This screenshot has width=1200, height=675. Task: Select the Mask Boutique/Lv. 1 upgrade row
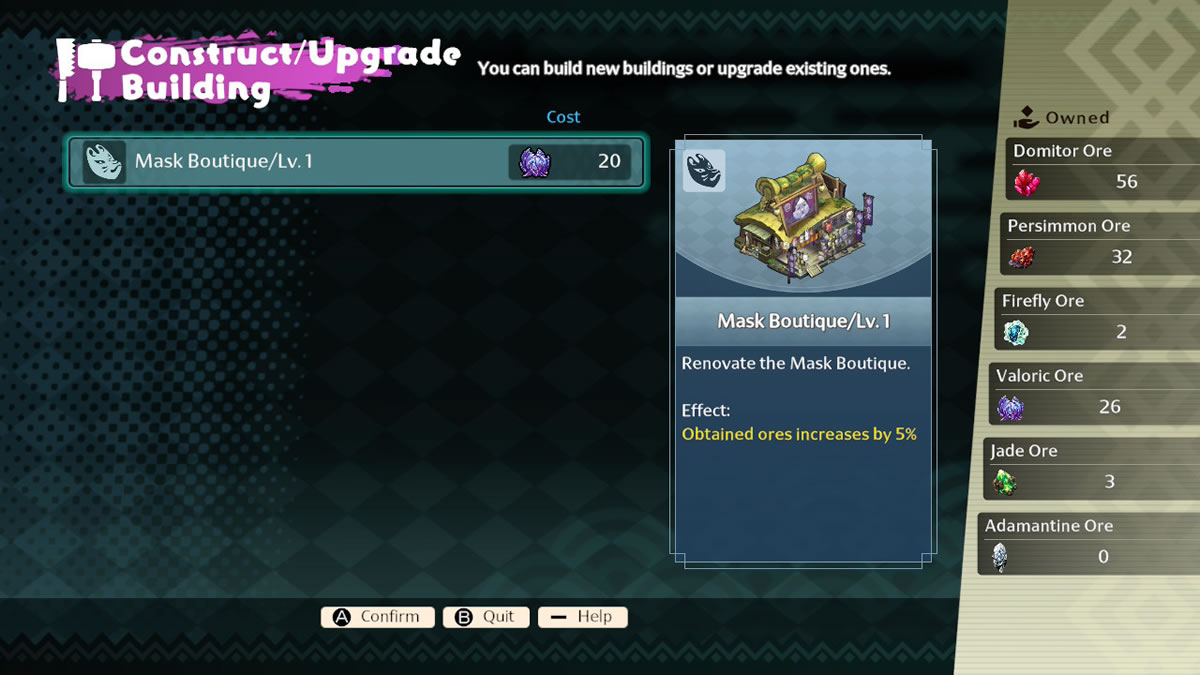pyautogui.click(x=356, y=162)
